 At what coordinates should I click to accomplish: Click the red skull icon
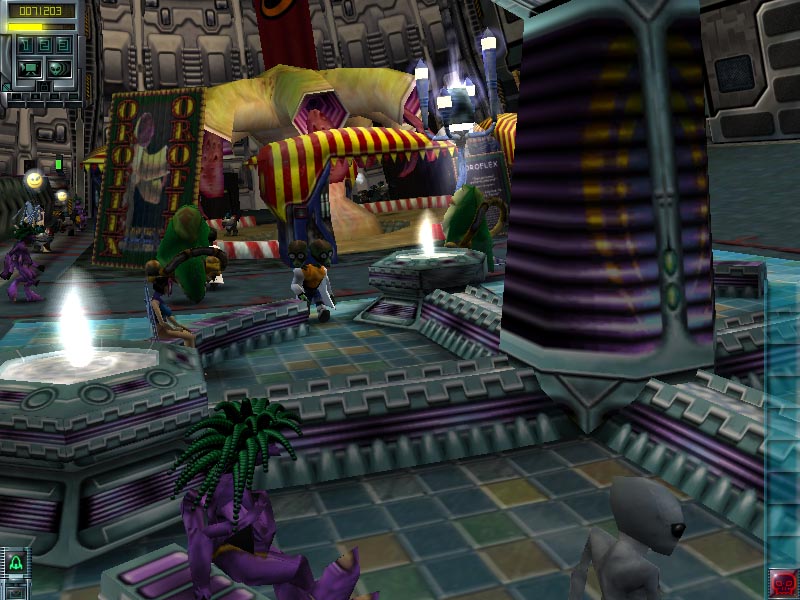[782, 581]
